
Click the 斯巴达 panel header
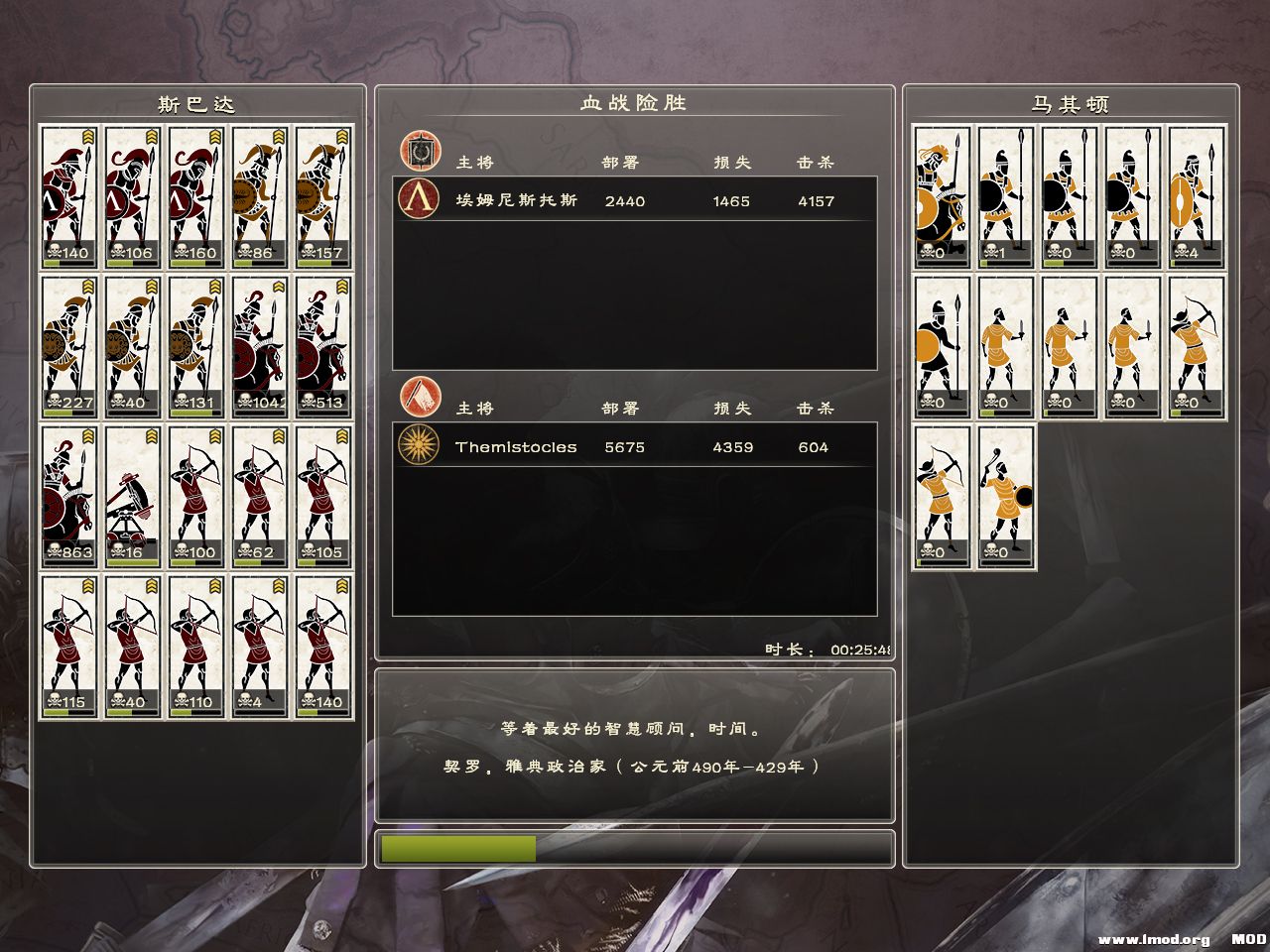pyautogui.click(x=197, y=100)
